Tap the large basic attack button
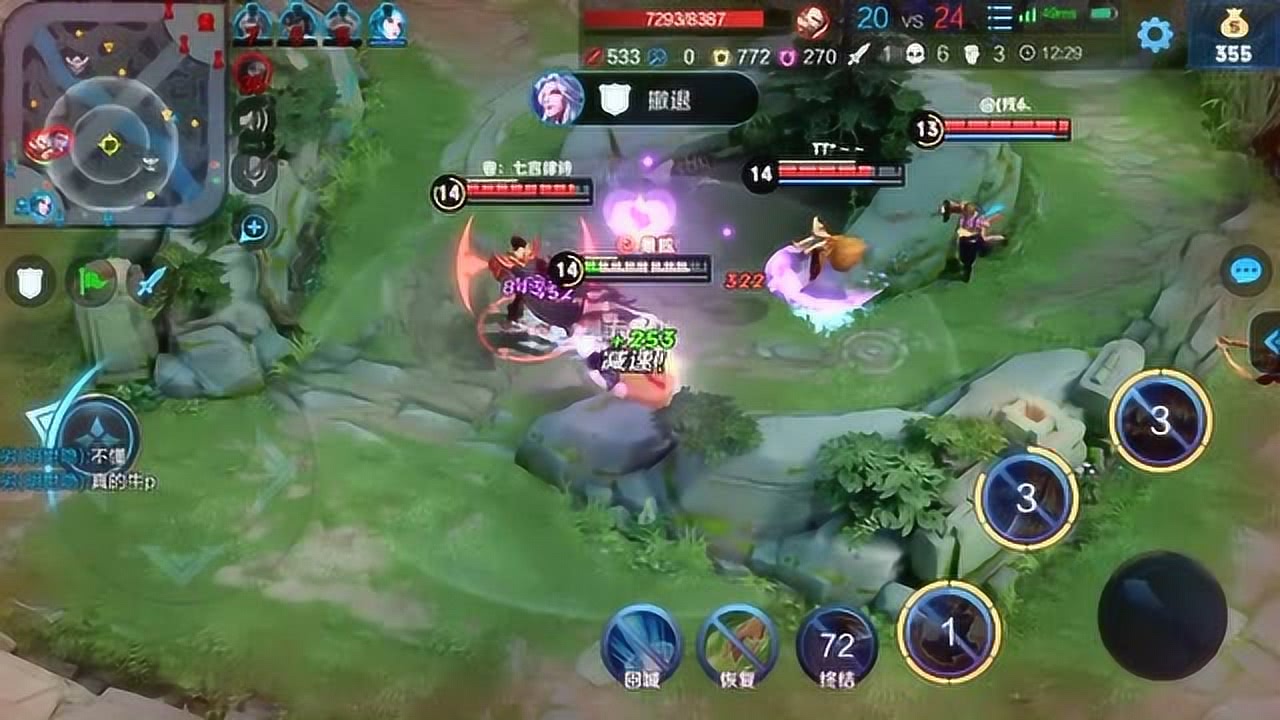 pyautogui.click(x=1162, y=615)
